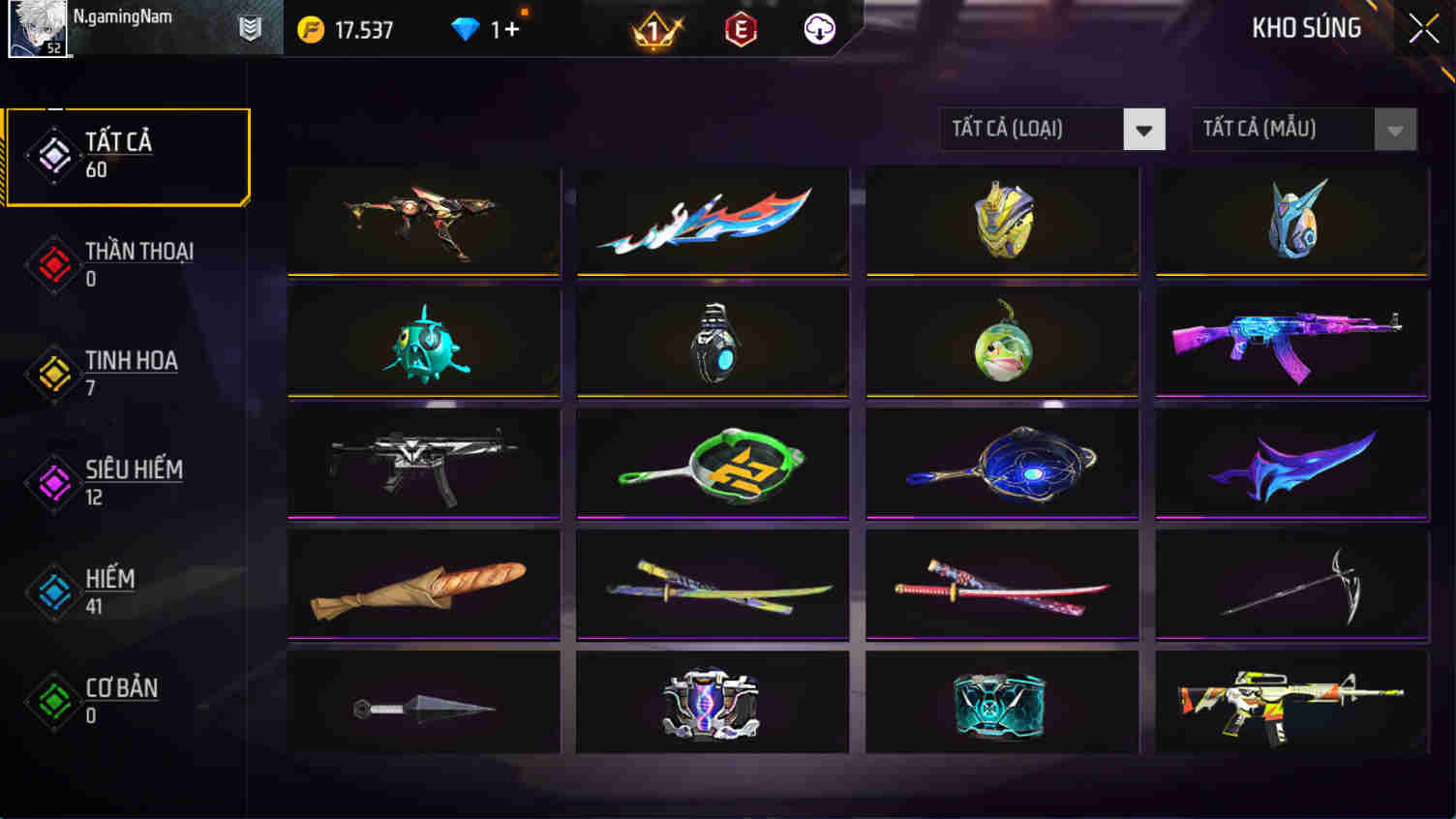Screen dimensions: 1456x819
Task: Click the badge icon beside the player name
Action: [250, 28]
